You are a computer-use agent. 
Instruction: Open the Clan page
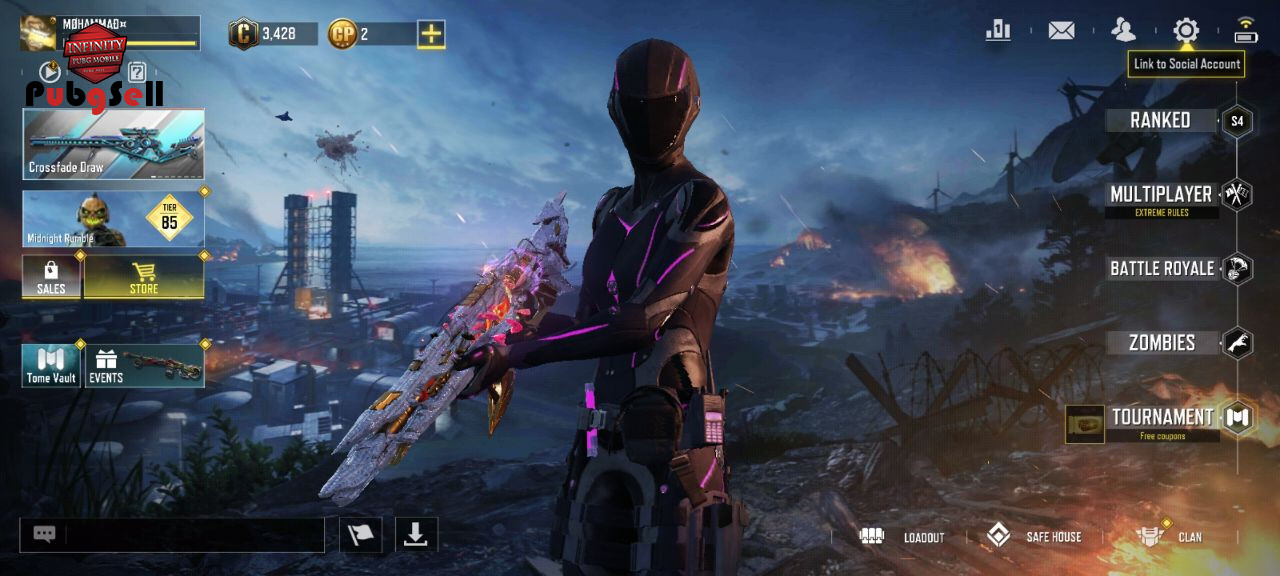pos(1170,537)
